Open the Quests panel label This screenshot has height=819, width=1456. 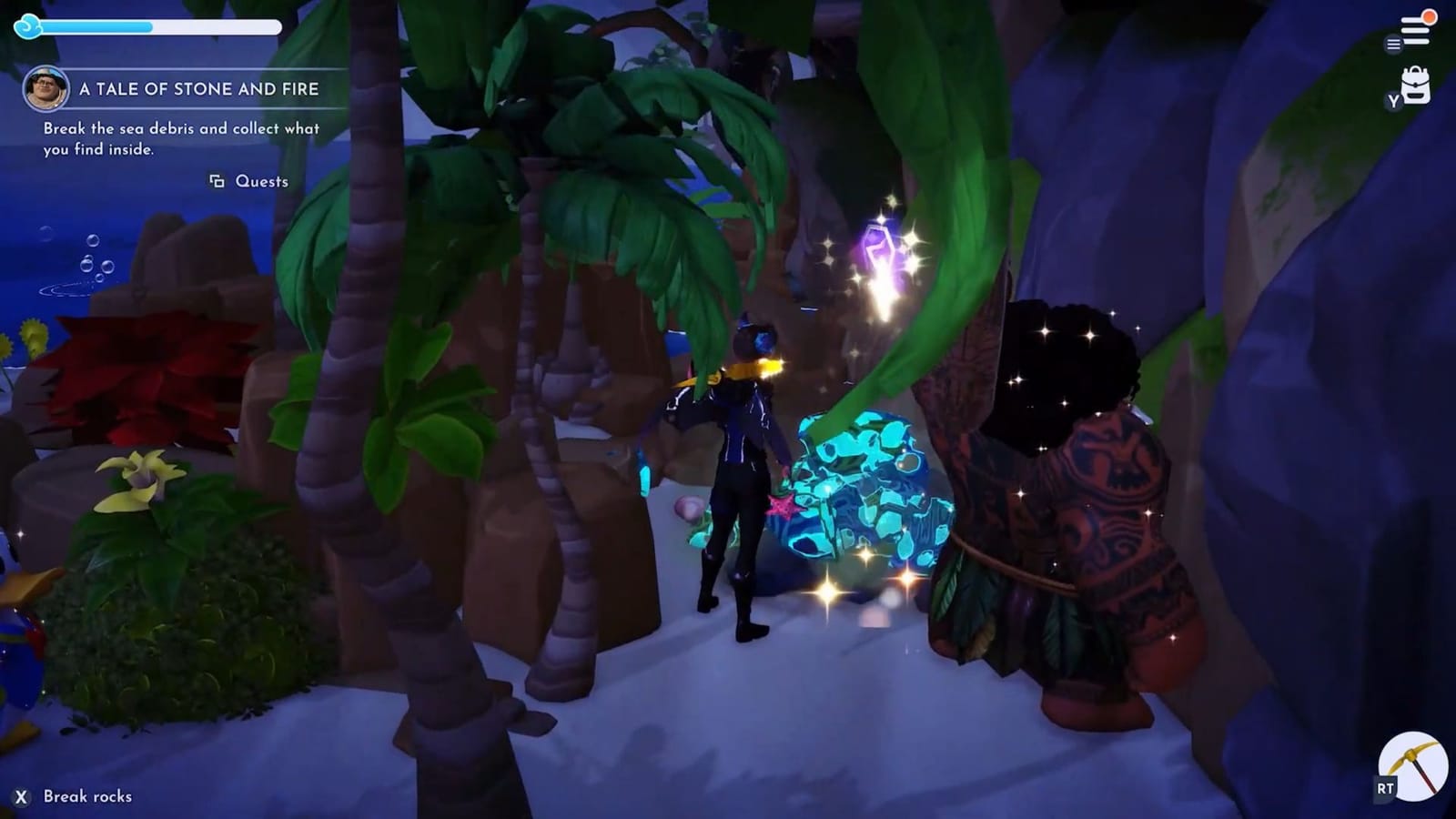coord(262,182)
